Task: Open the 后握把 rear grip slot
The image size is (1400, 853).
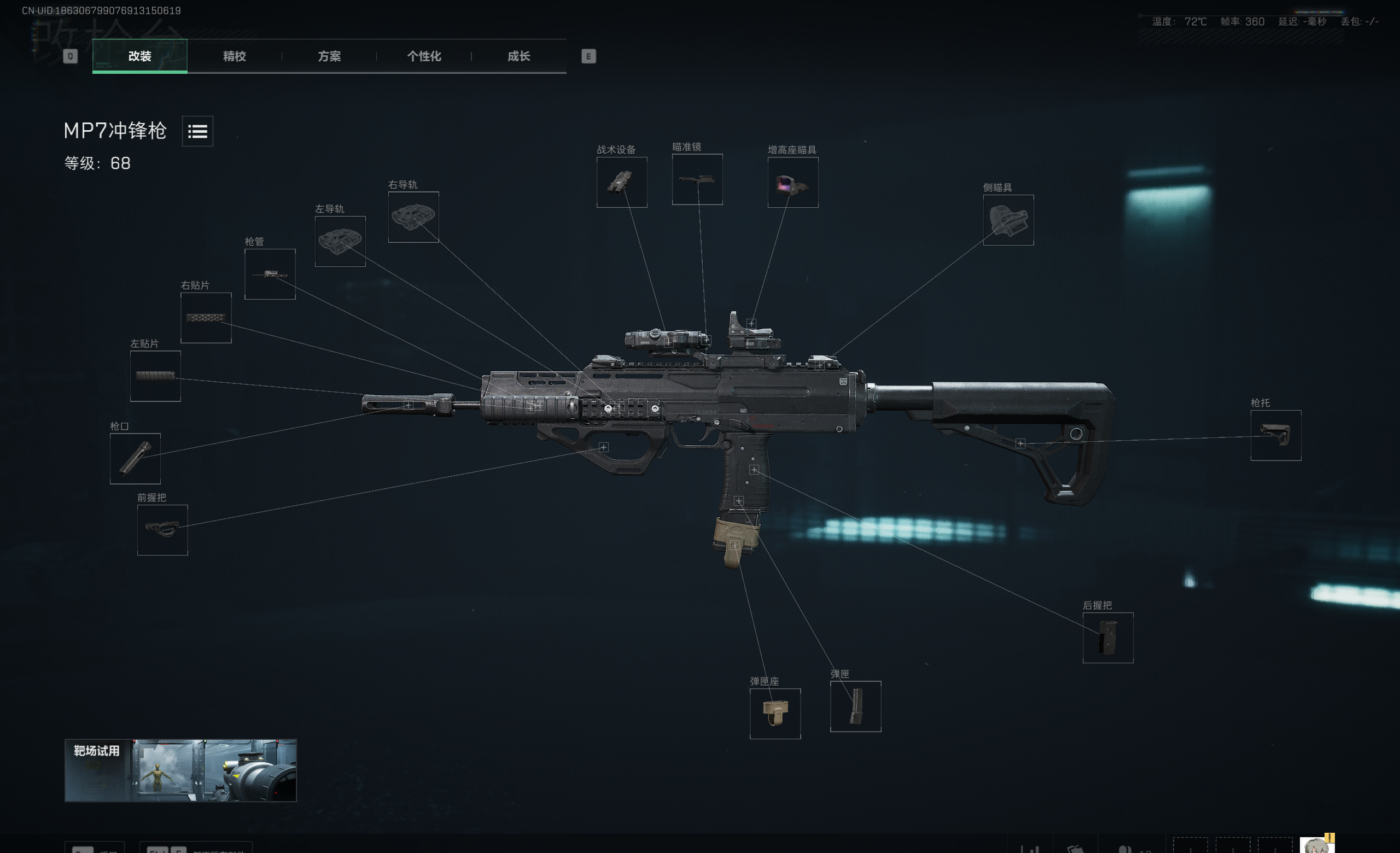Action: 1107,638
